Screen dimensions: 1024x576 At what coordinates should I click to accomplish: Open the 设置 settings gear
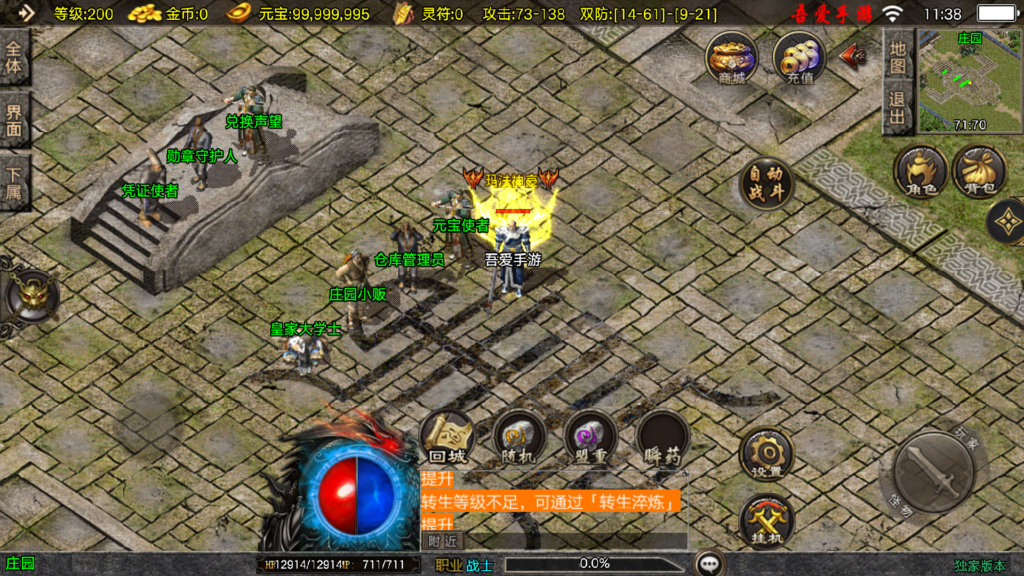point(766,455)
